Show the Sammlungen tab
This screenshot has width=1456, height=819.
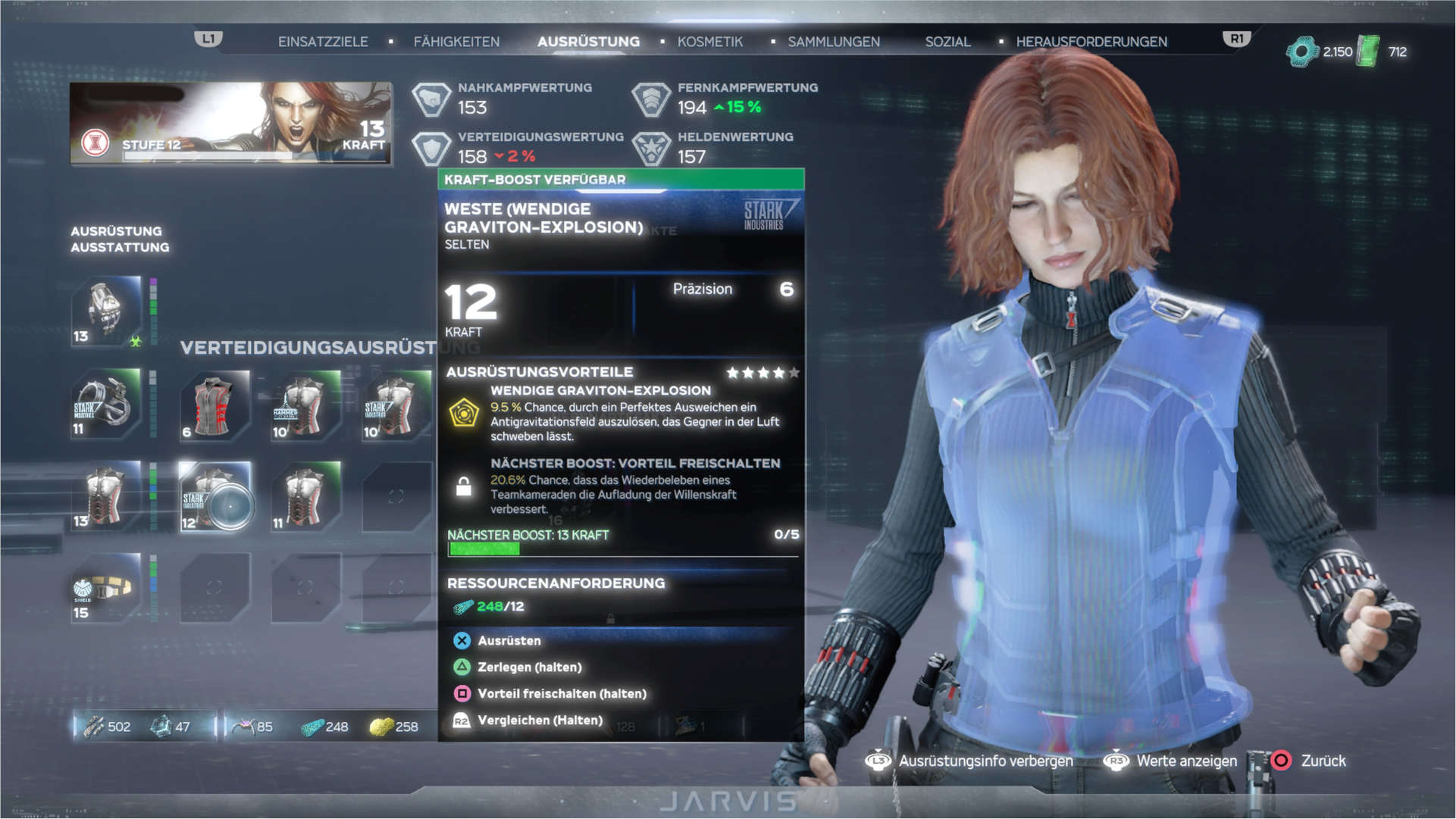click(x=833, y=42)
